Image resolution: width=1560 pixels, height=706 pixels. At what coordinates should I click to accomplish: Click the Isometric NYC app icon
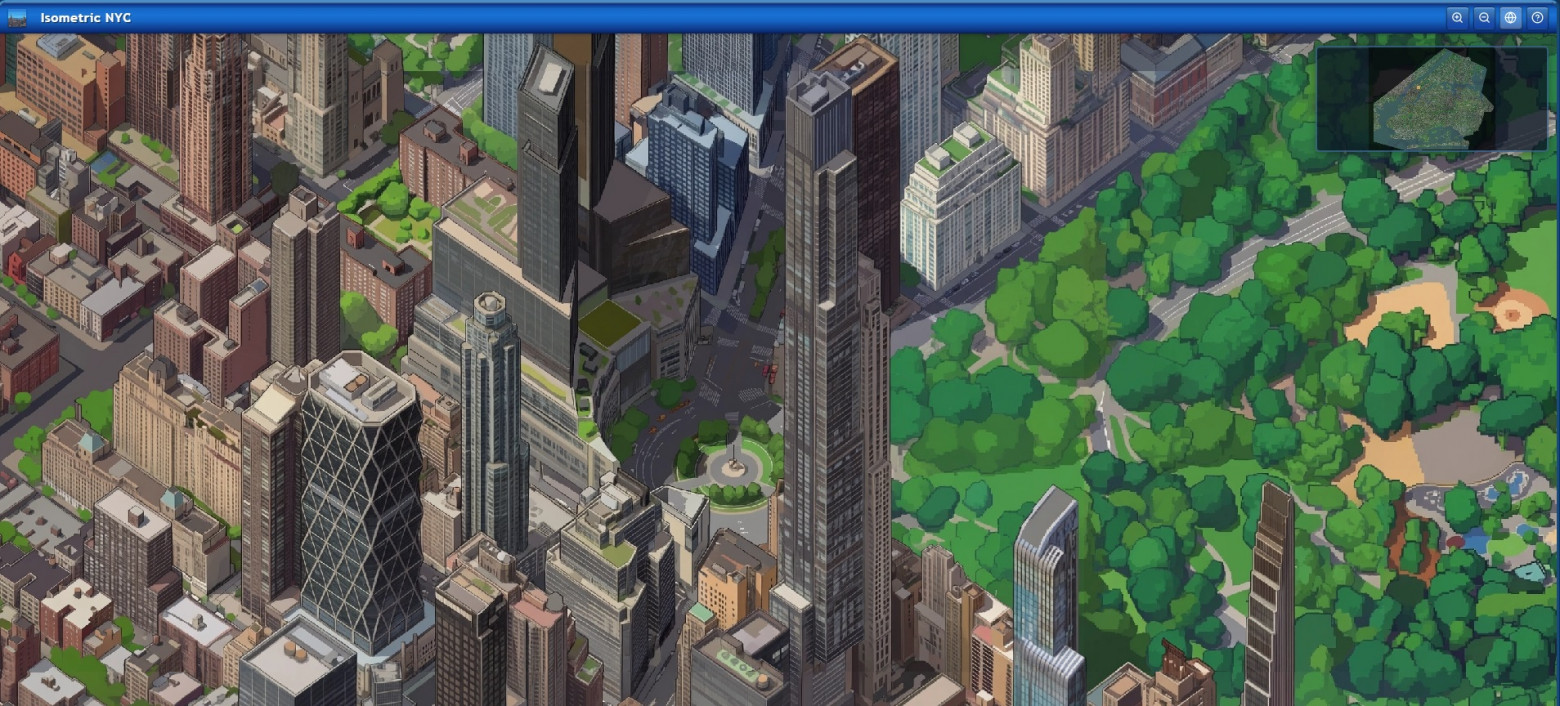pos(17,17)
